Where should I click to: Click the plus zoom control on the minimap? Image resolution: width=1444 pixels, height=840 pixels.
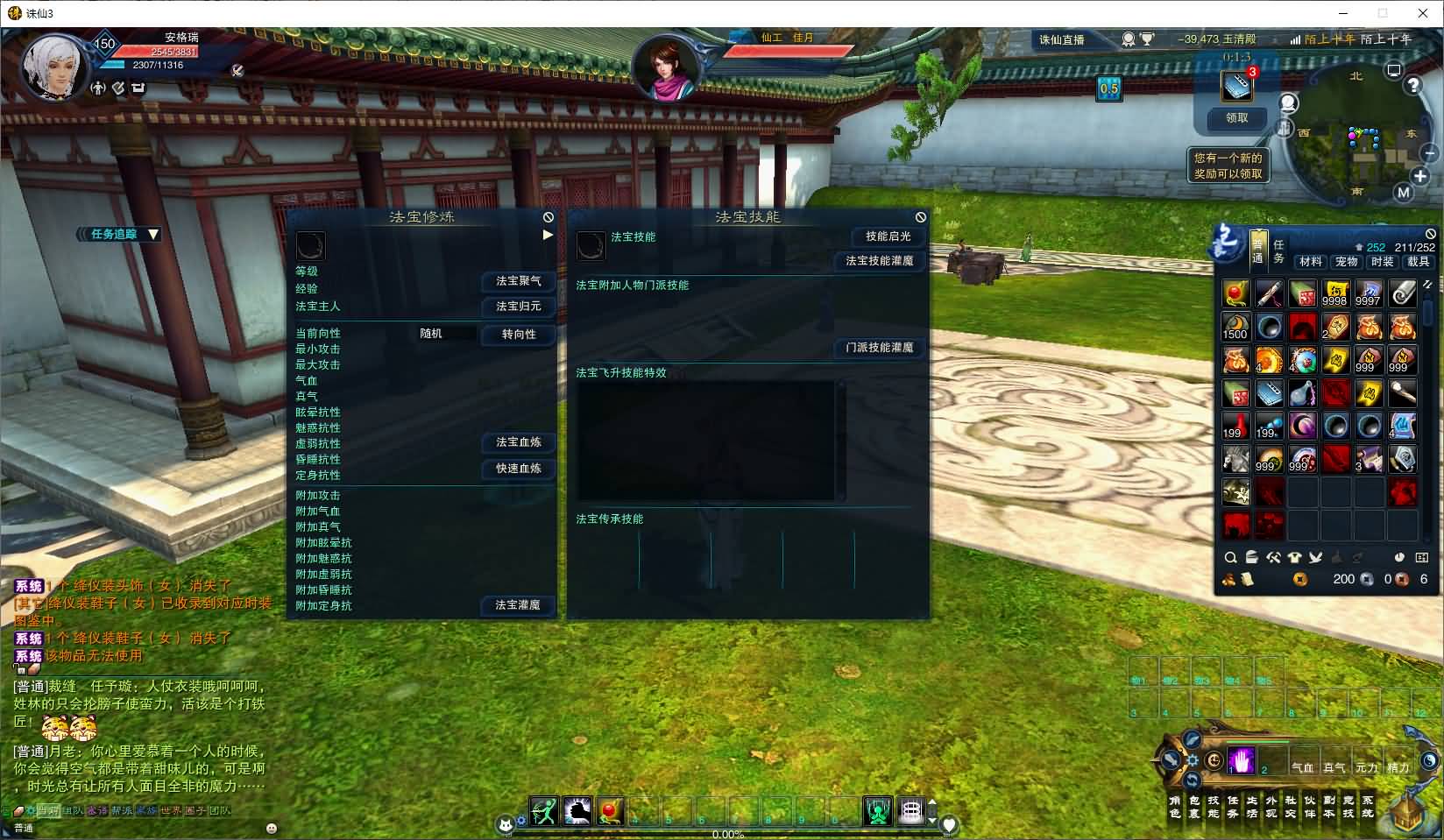(x=1419, y=175)
